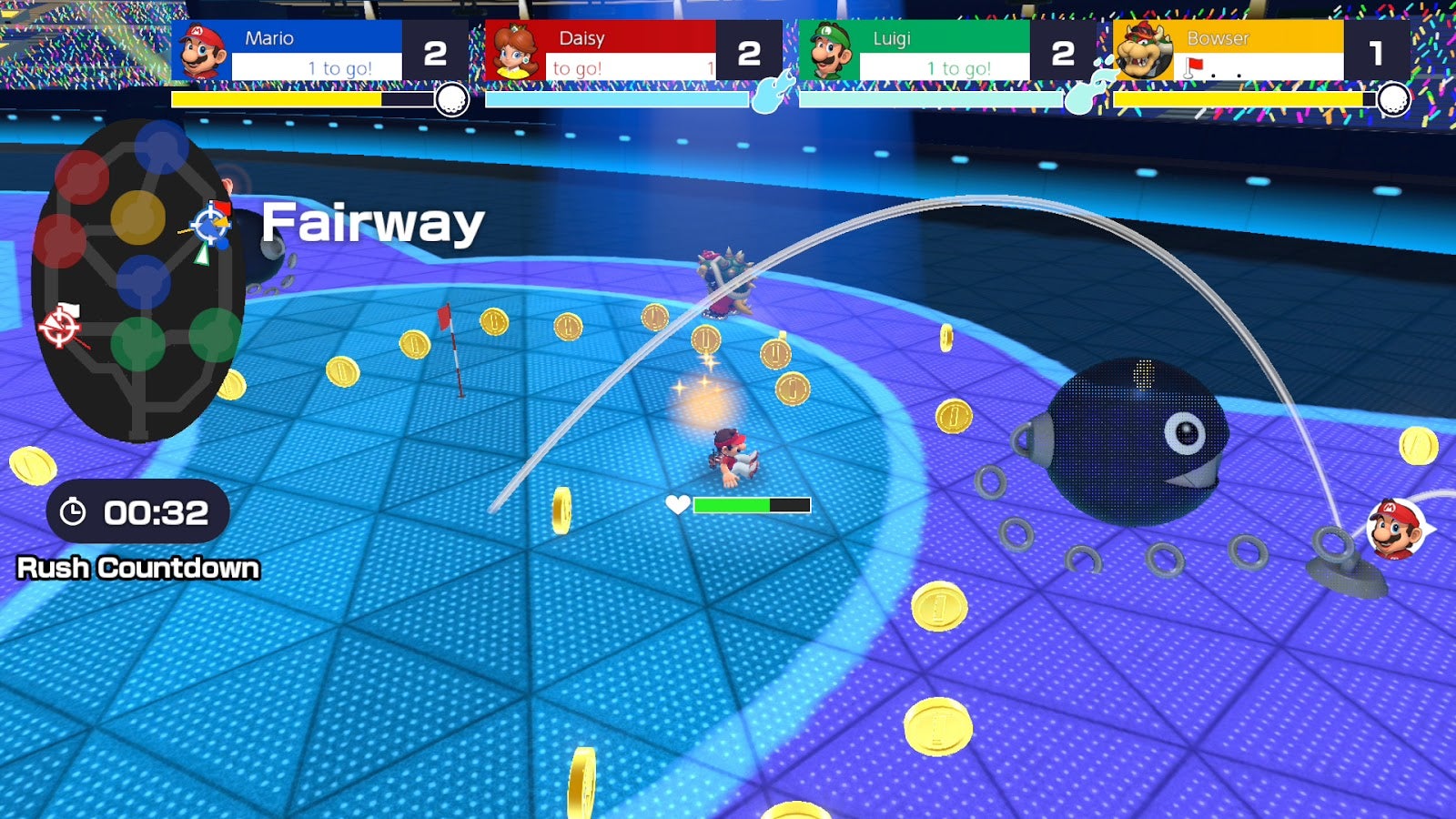Select the blue node on the minimap course map
The image size is (1456, 819).
(x=143, y=280)
